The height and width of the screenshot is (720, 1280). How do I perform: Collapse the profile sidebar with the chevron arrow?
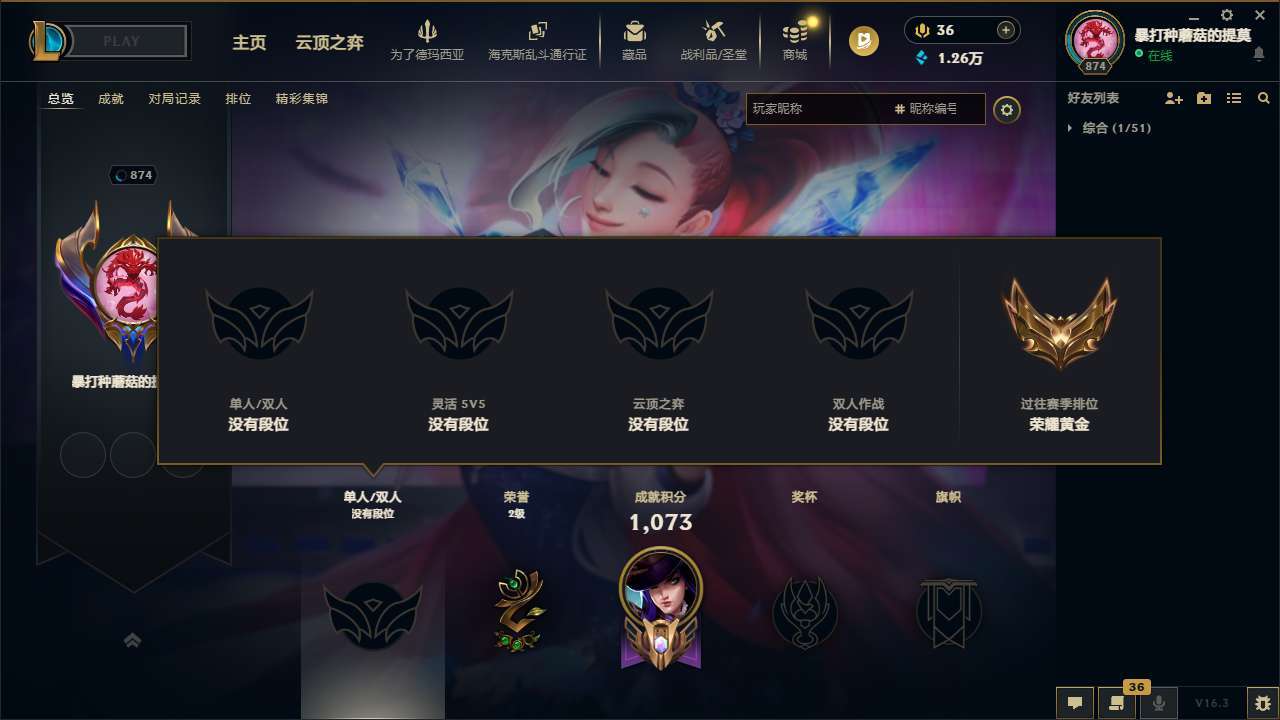point(132,640)
